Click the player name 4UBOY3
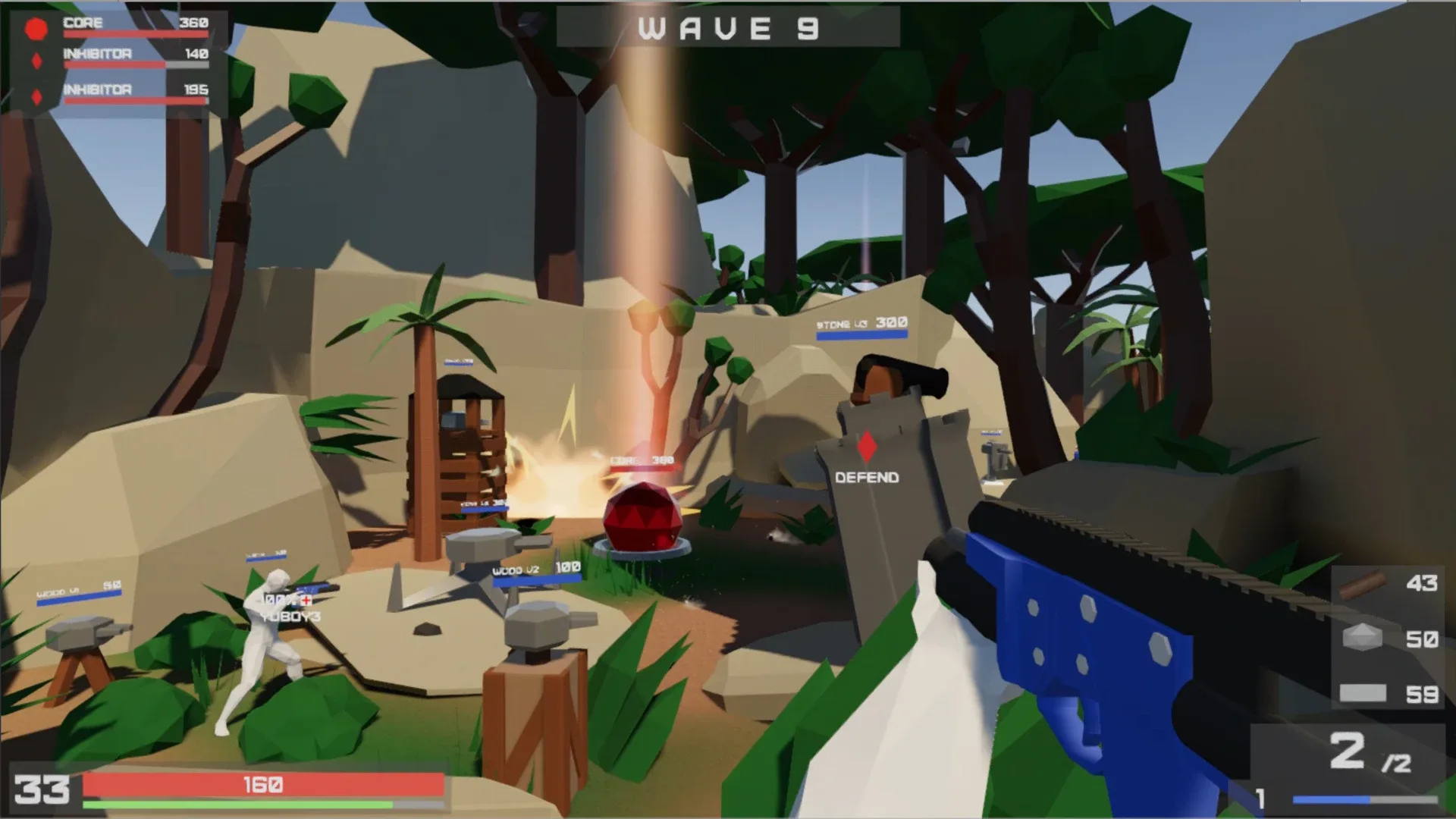This screenshot has width=1456, height=819. pyautogui.click(x=292, y=617)
